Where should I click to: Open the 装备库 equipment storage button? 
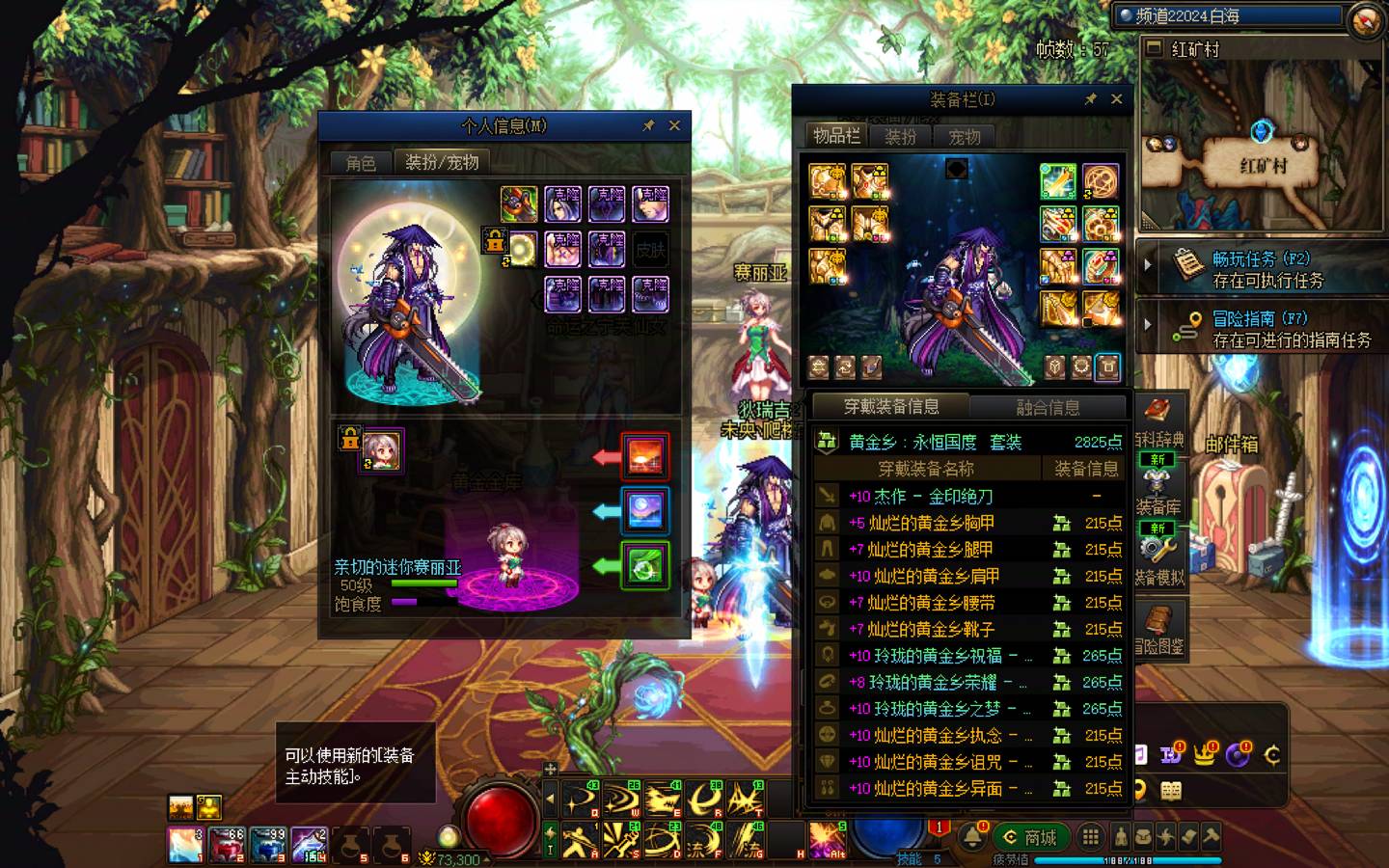pos(1157,508)
